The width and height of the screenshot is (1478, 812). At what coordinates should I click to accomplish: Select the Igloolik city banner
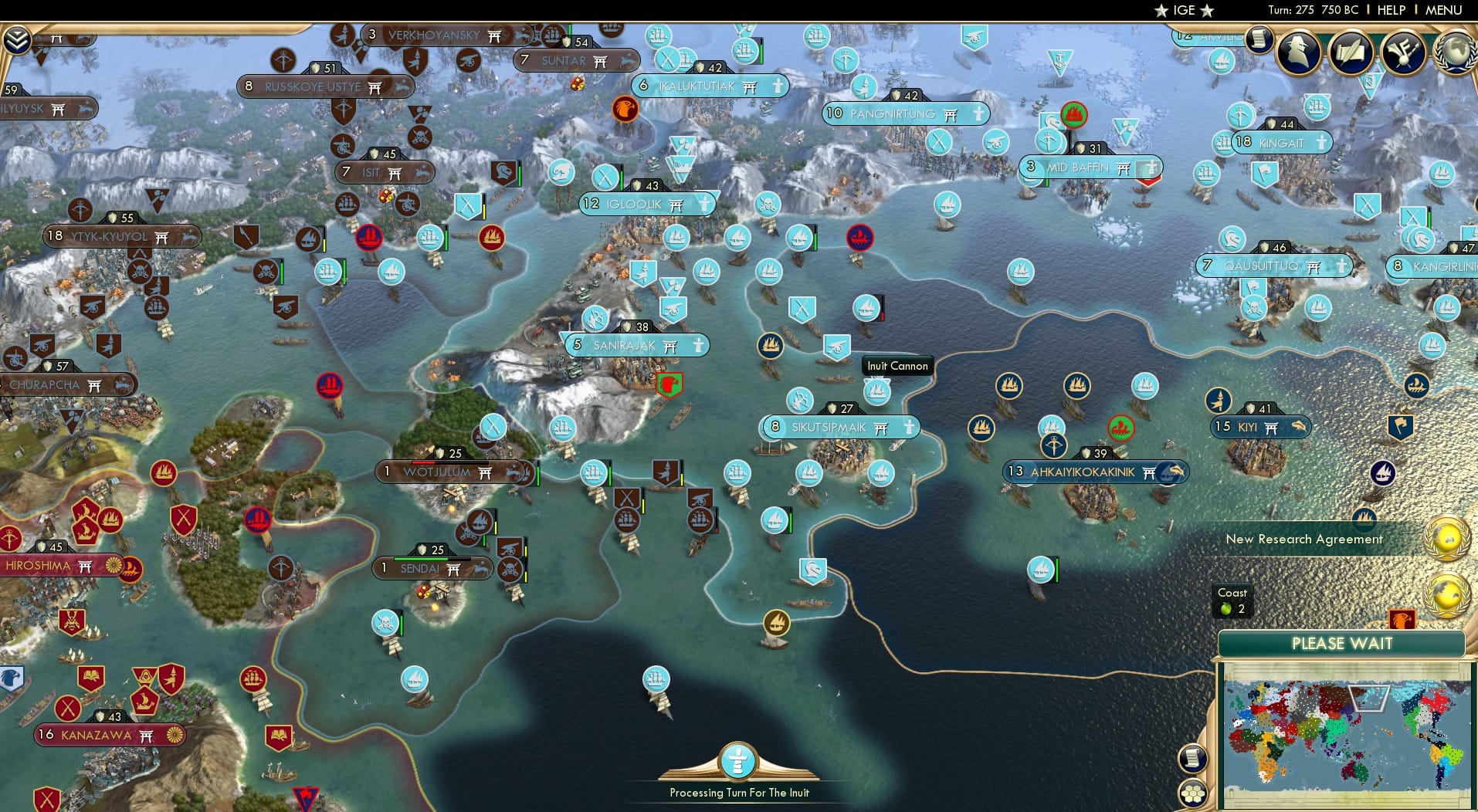pos(647,204)
